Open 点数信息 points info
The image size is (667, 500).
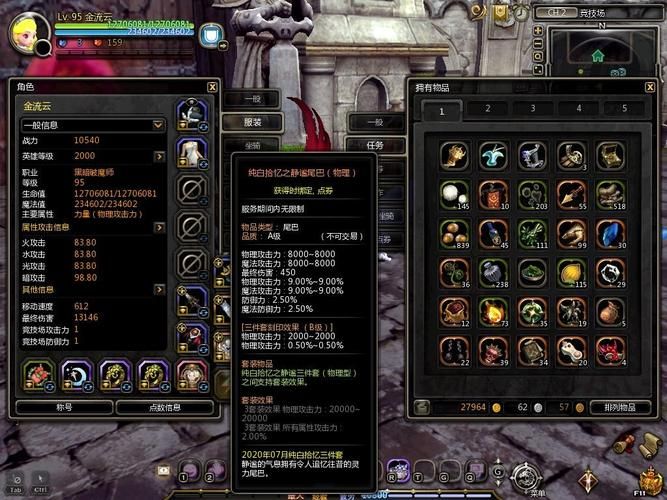163,407
